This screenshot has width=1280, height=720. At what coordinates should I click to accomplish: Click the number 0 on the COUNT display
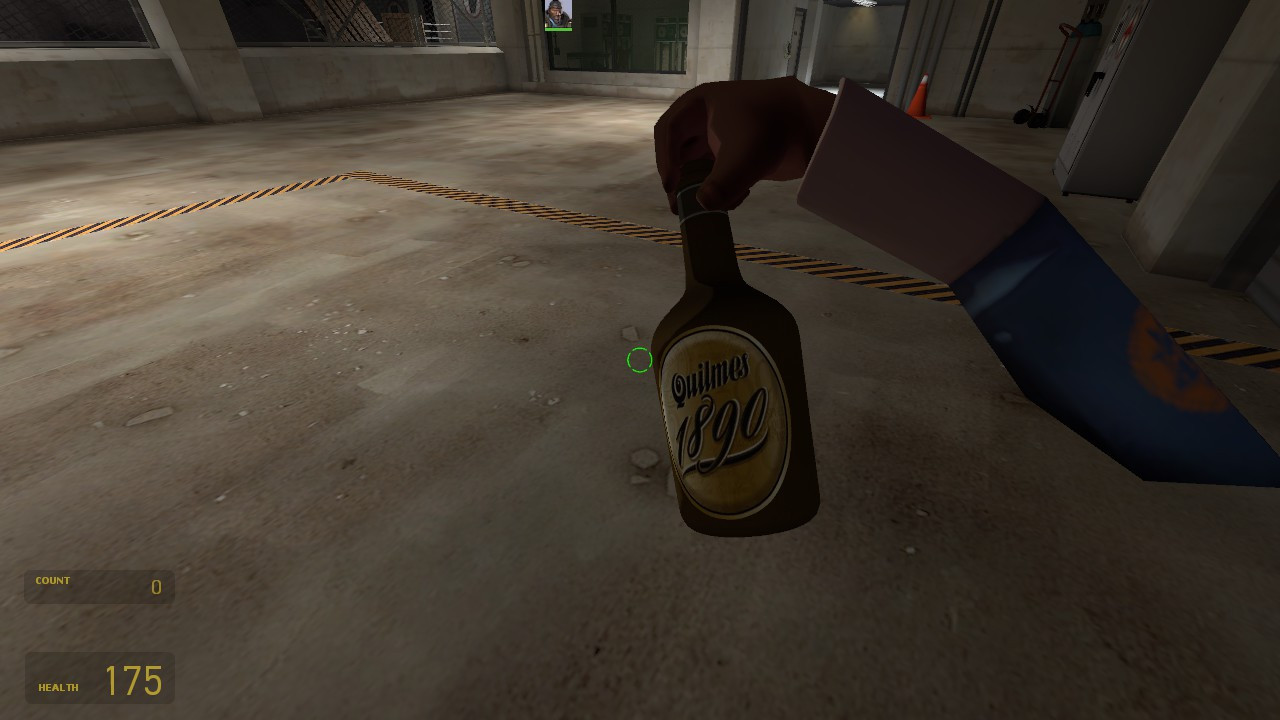point(156,587)
